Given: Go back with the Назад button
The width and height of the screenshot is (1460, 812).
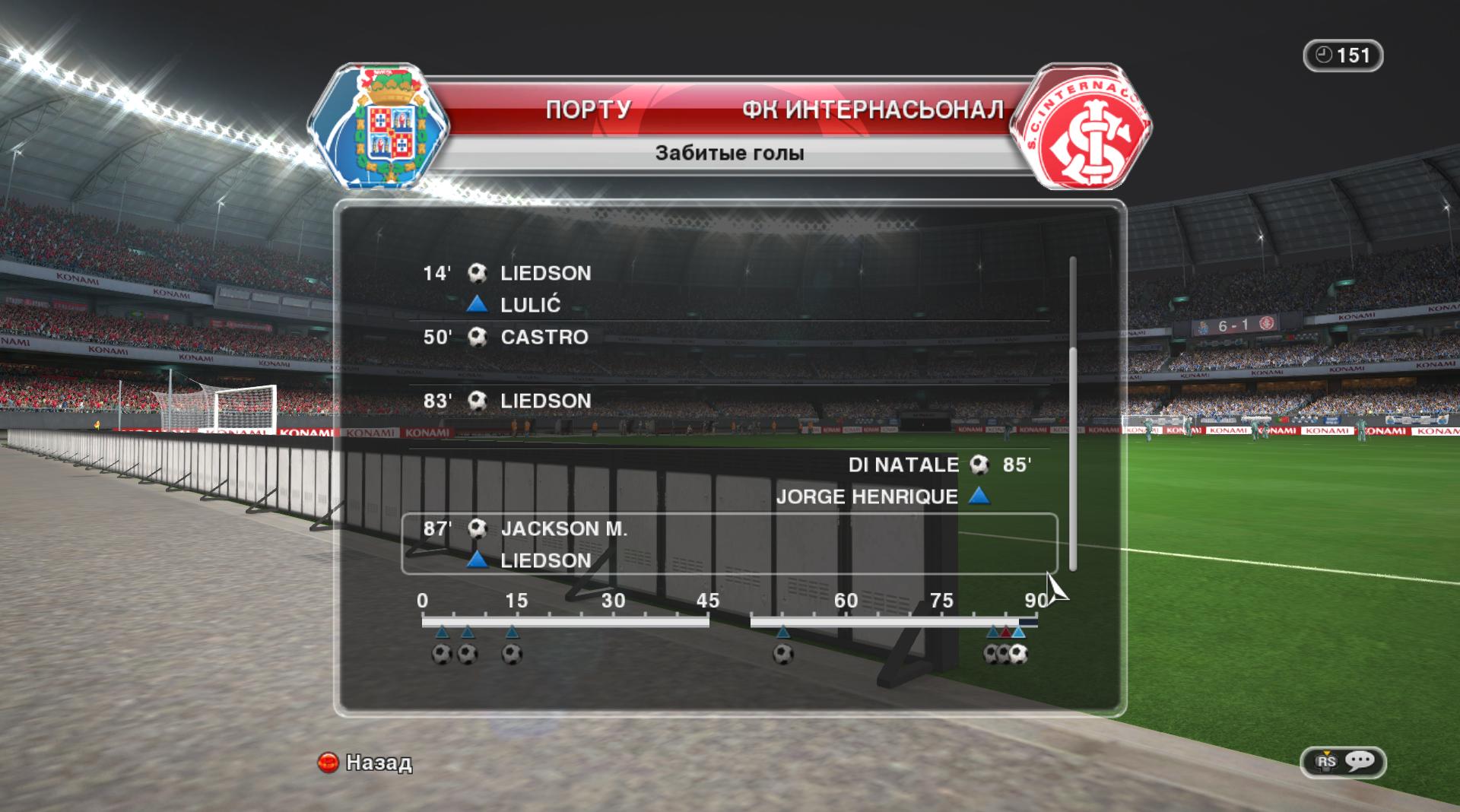Looking at the screenshot, I should point(365,762).
